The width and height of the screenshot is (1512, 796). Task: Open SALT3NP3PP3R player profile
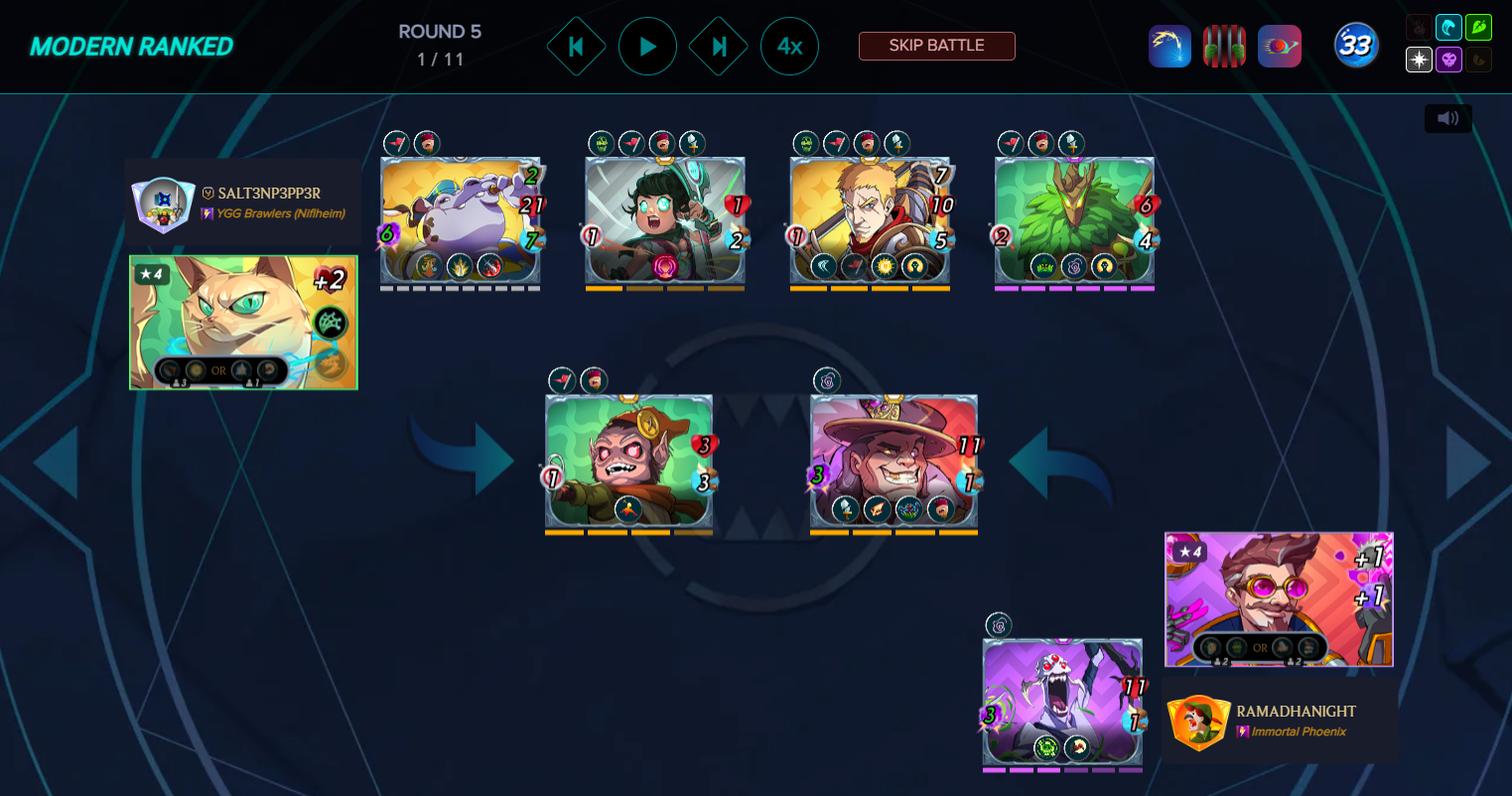click(243, 201)
